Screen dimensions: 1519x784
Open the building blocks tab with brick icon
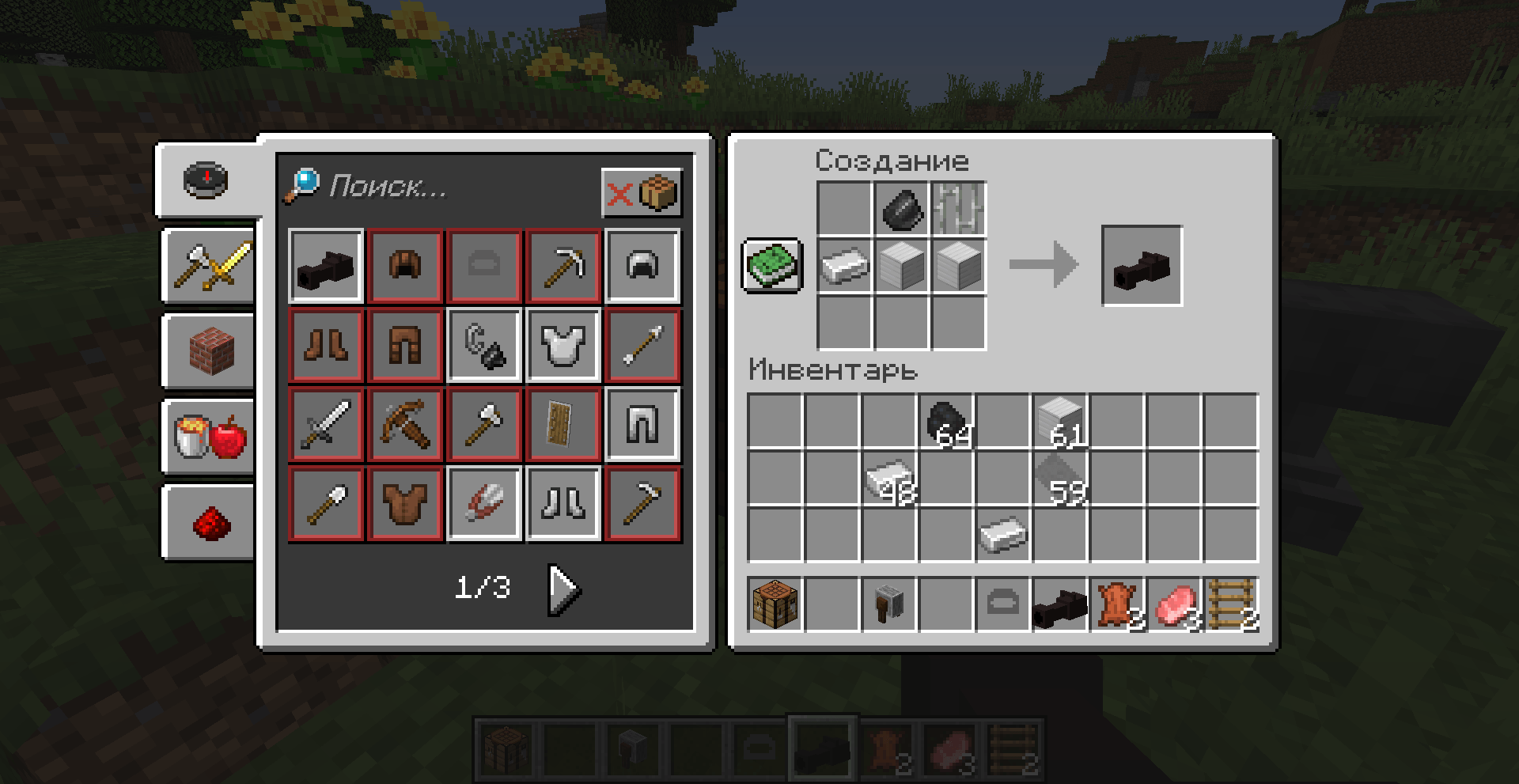207,352
